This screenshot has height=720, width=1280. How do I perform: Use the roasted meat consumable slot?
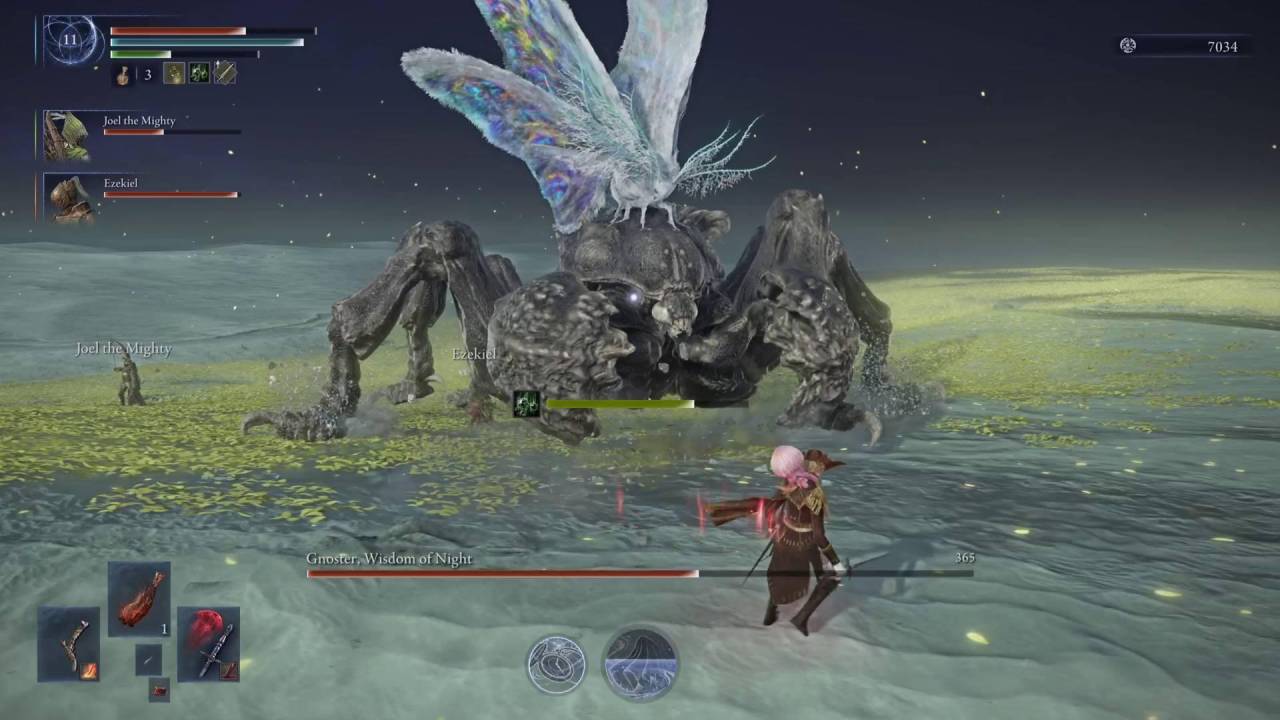coord(139,599)
